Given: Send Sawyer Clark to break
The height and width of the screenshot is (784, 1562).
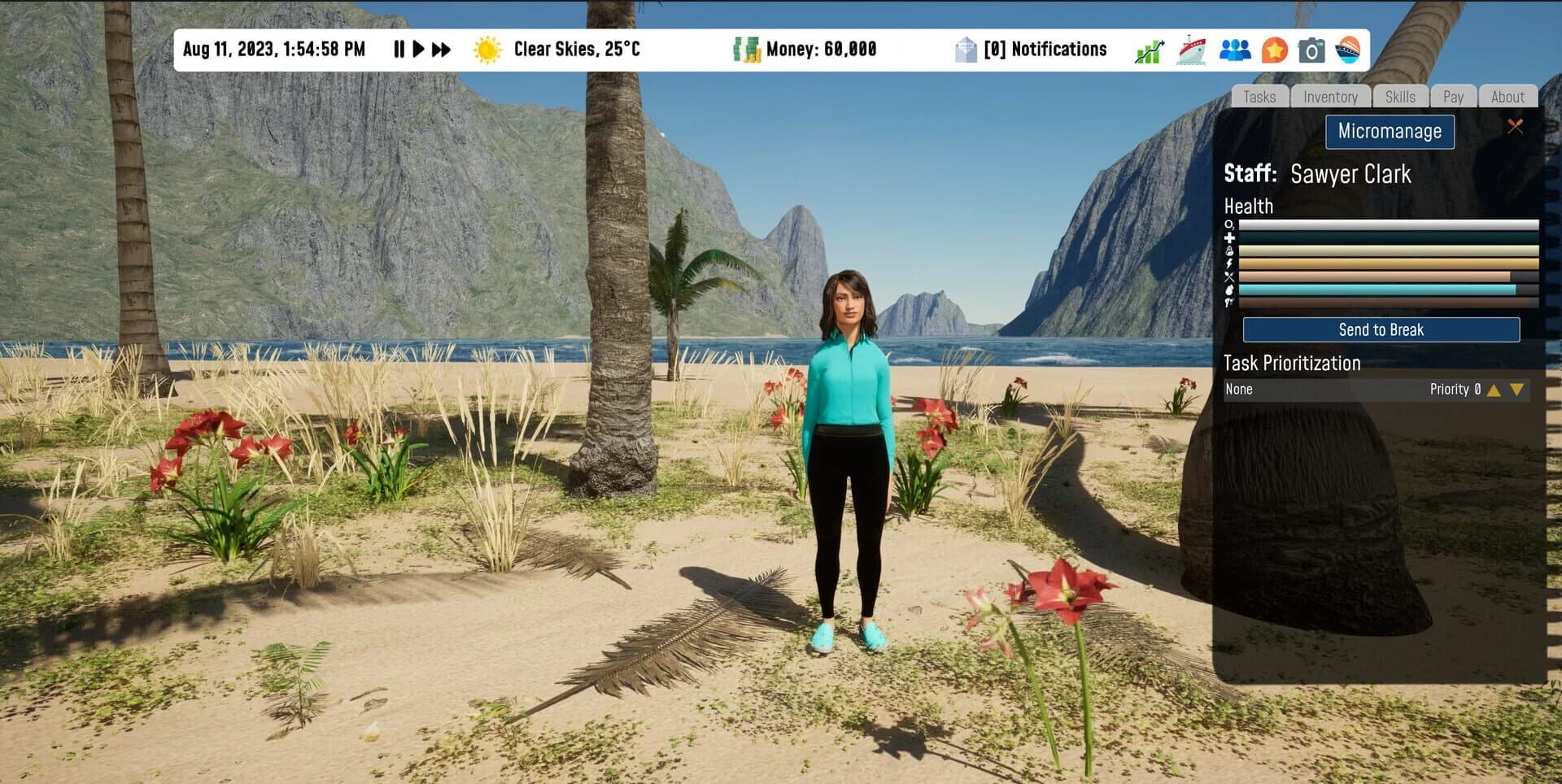Looking at the screenshot, I should tap(1381, 329).
